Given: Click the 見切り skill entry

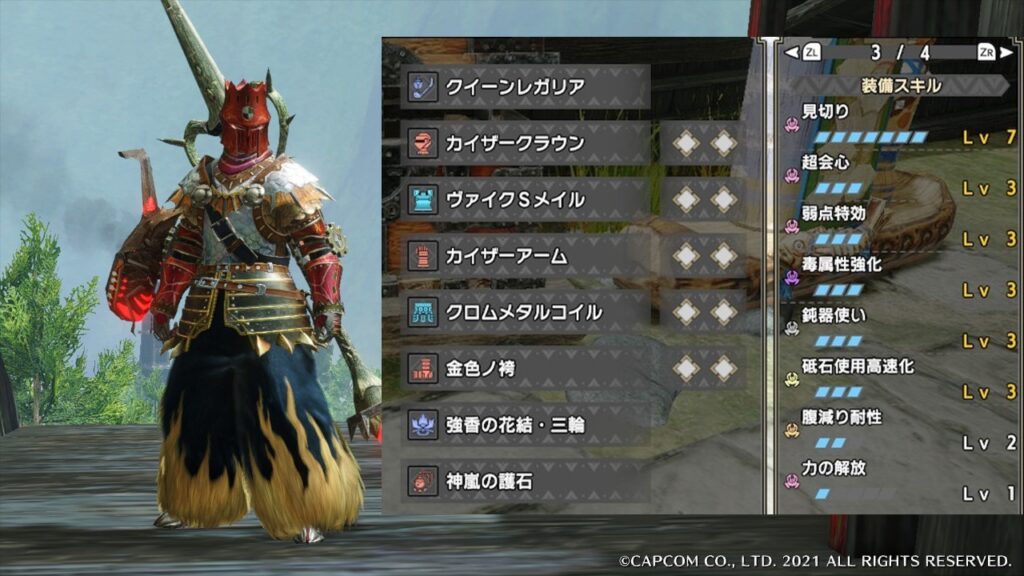Looking at the screenshot, I should (900, 124).
